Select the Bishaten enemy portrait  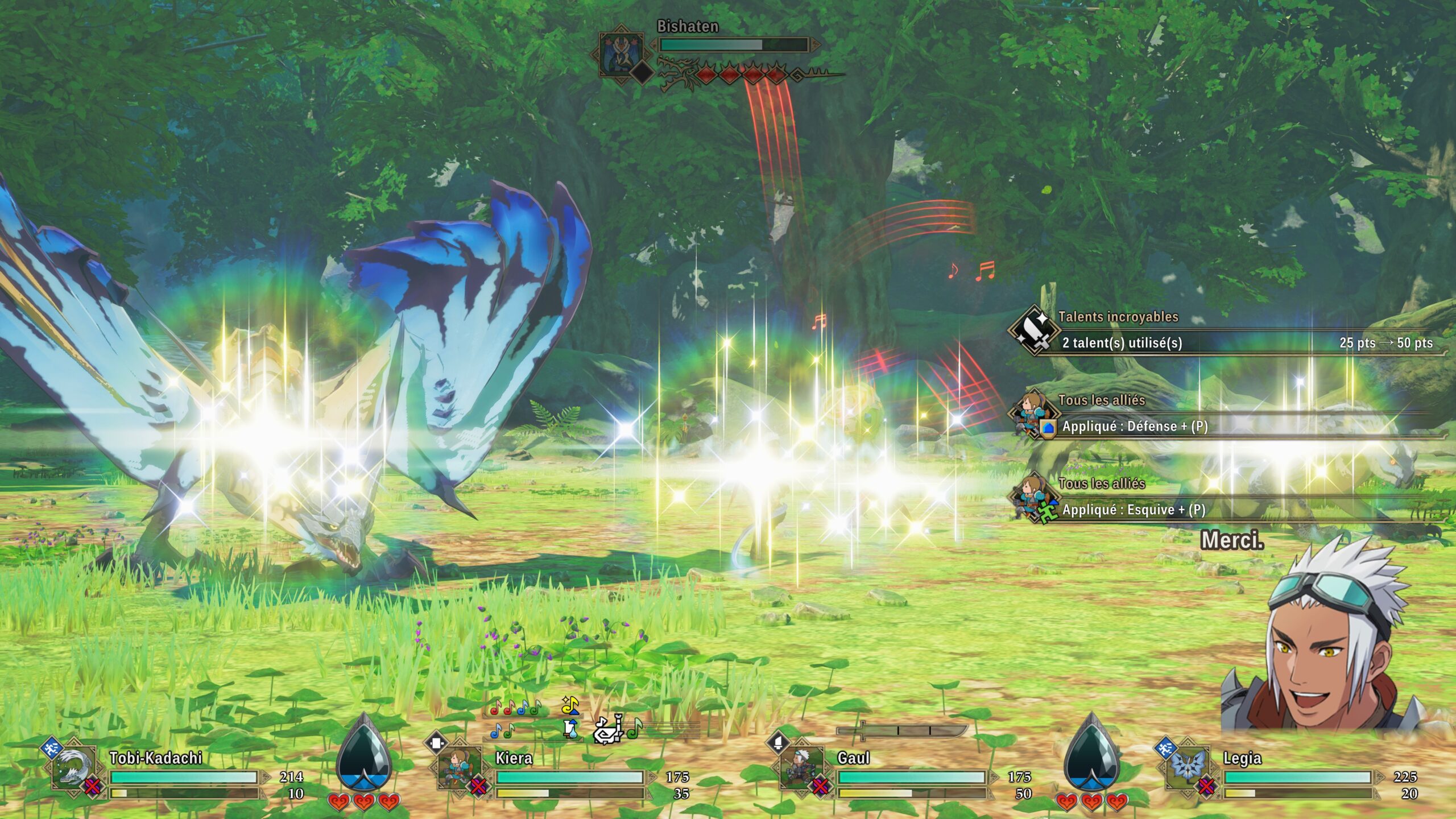(621, 53)
